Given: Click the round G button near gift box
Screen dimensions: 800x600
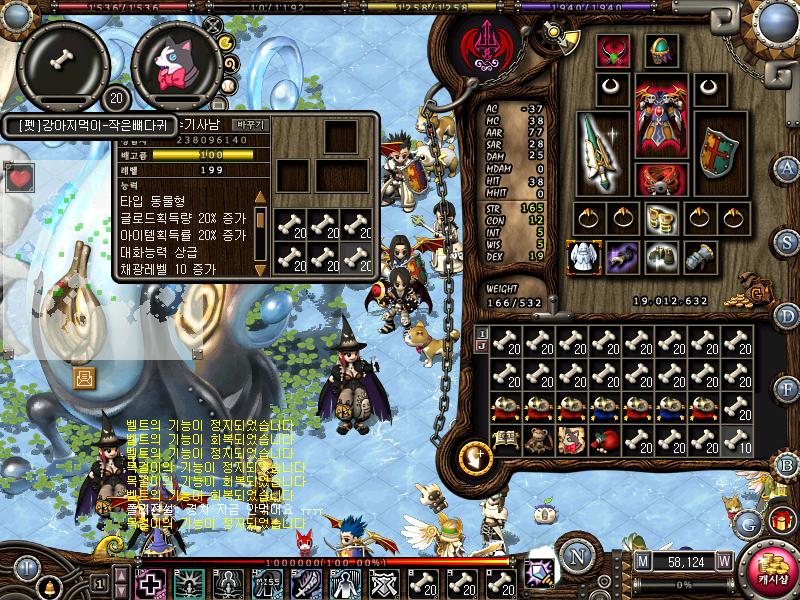Looking at the screenshot, I should pos(748,522).
